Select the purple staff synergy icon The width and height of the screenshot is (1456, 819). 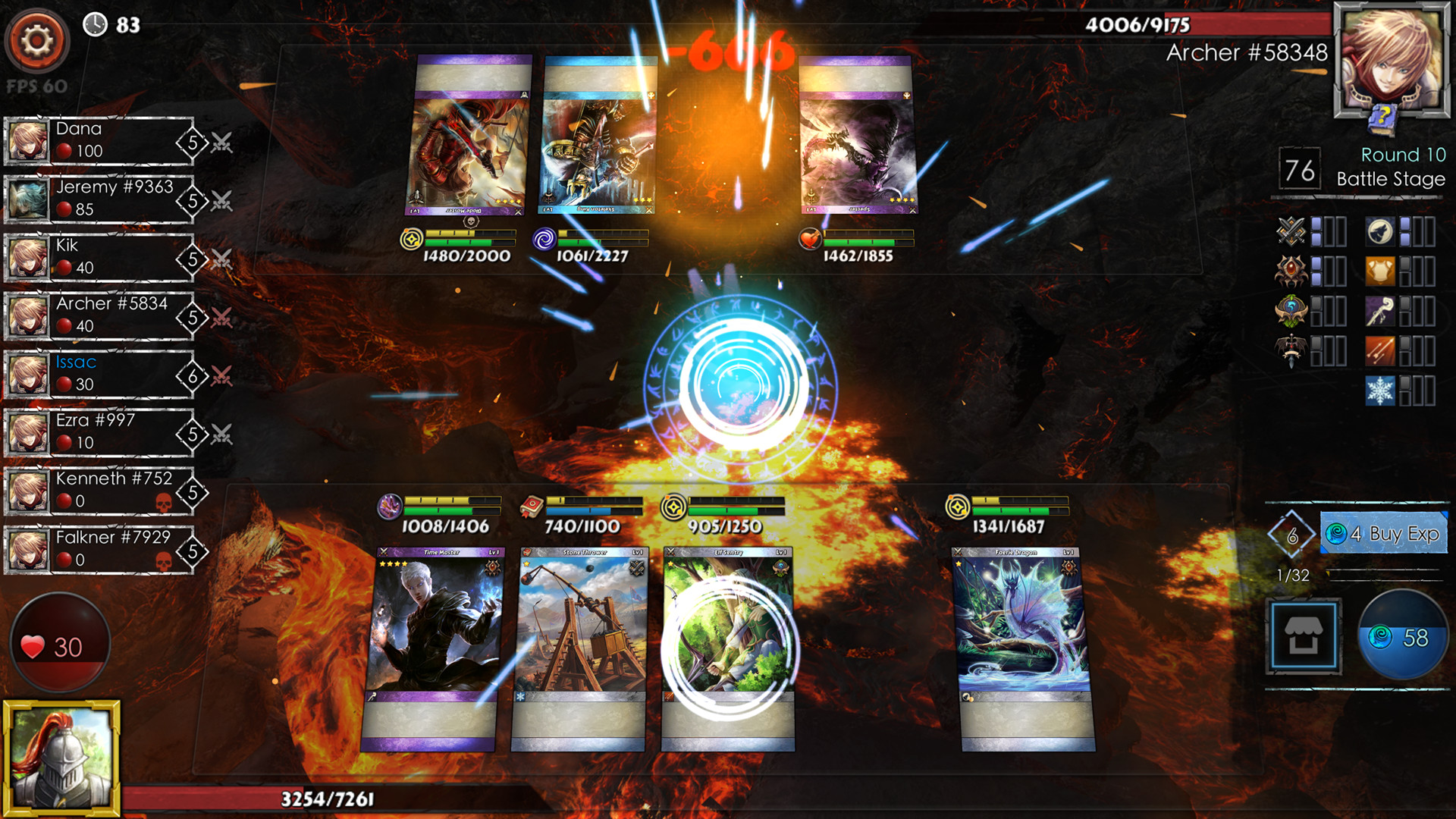click(x=1379, y=311)
